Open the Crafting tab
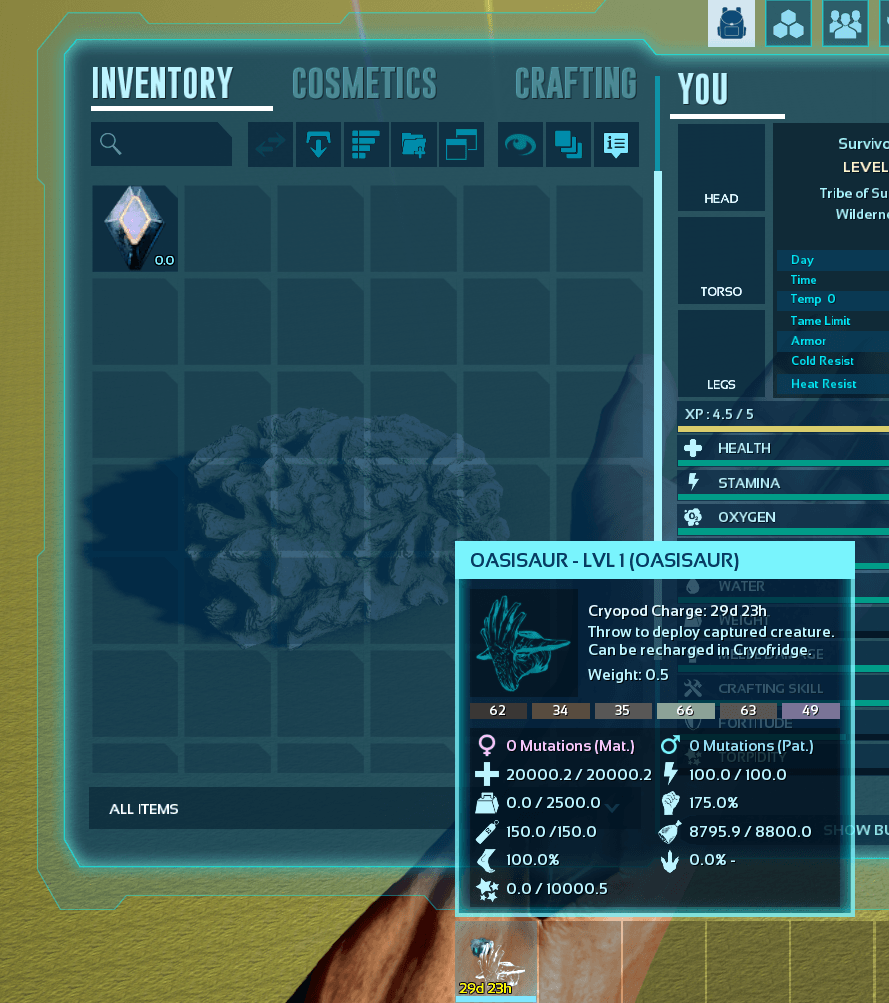The height and width of the screenshot is (1003, 889). tap(575, 84)
